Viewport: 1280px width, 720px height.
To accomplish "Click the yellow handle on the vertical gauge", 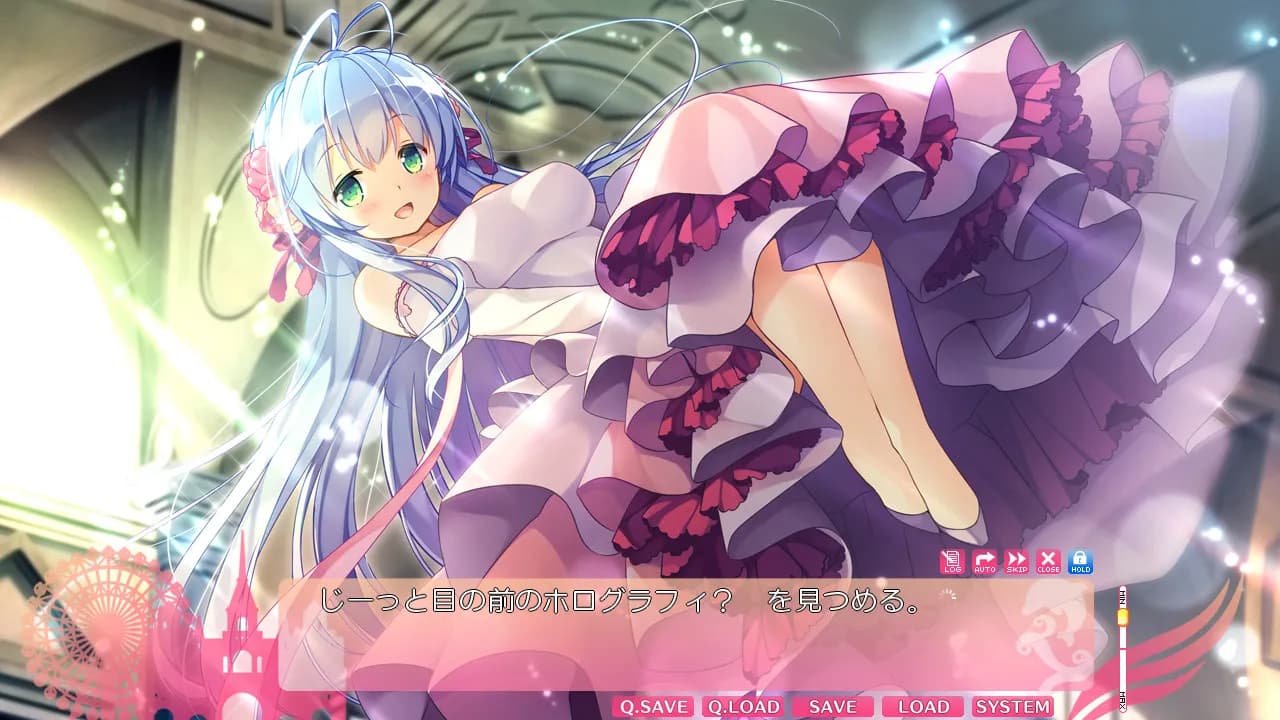I will coord(1122,618).
